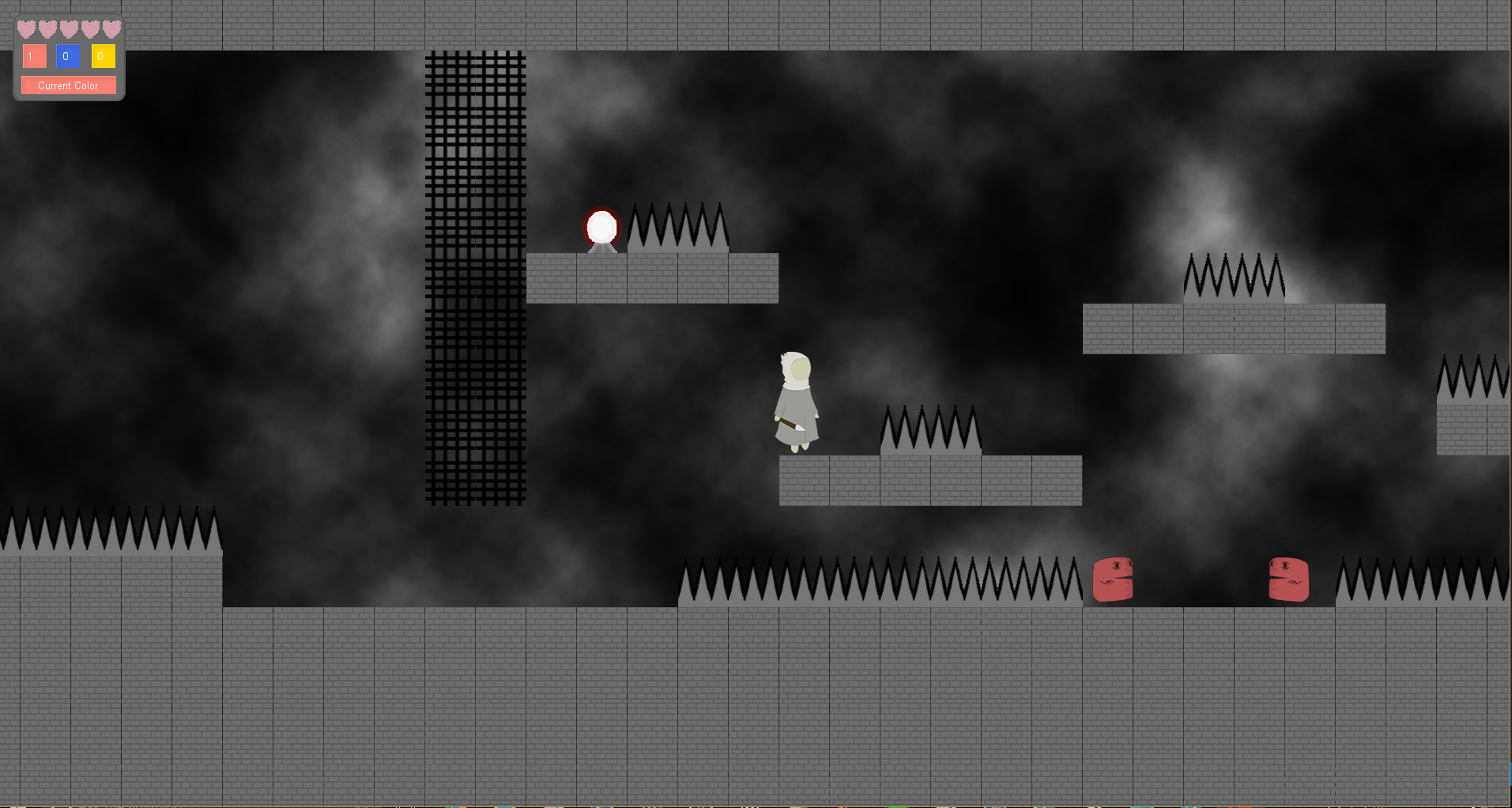Click the brick platform under the orb
The image size is (1512, 808).
pos(652,278)
